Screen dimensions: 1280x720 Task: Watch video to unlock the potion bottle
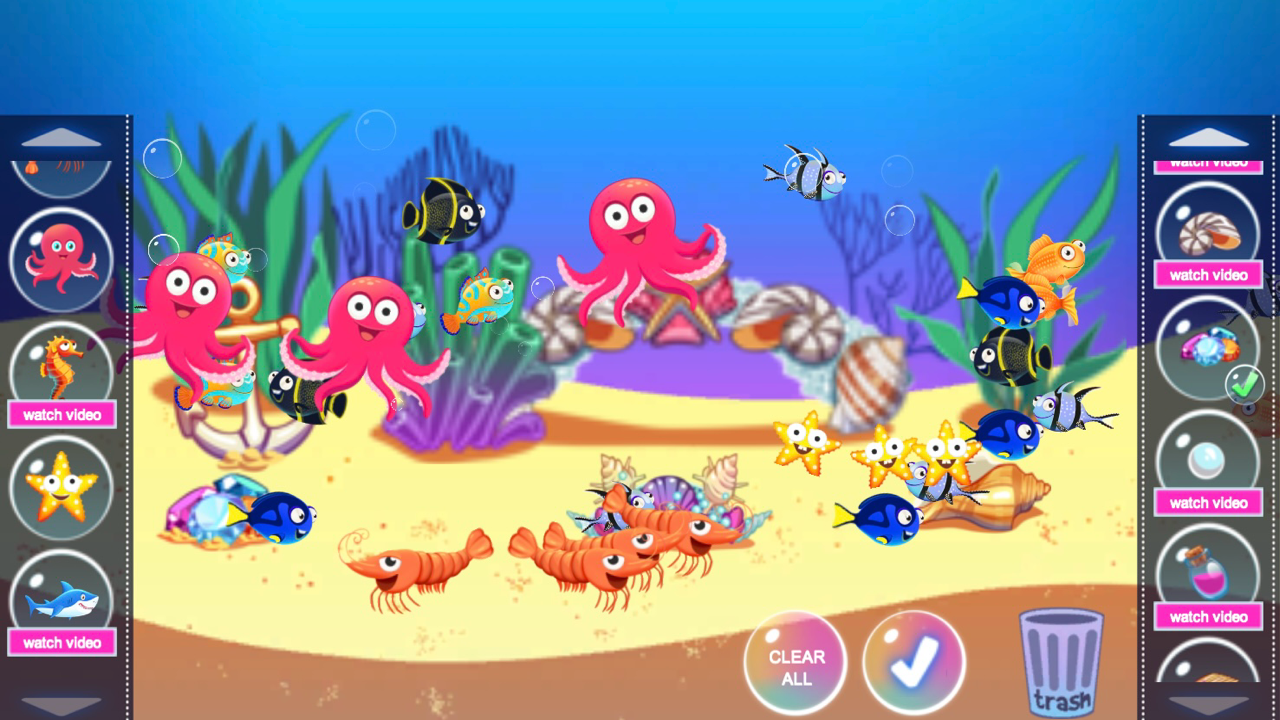pyautogui.click(x=1207, y=617)
